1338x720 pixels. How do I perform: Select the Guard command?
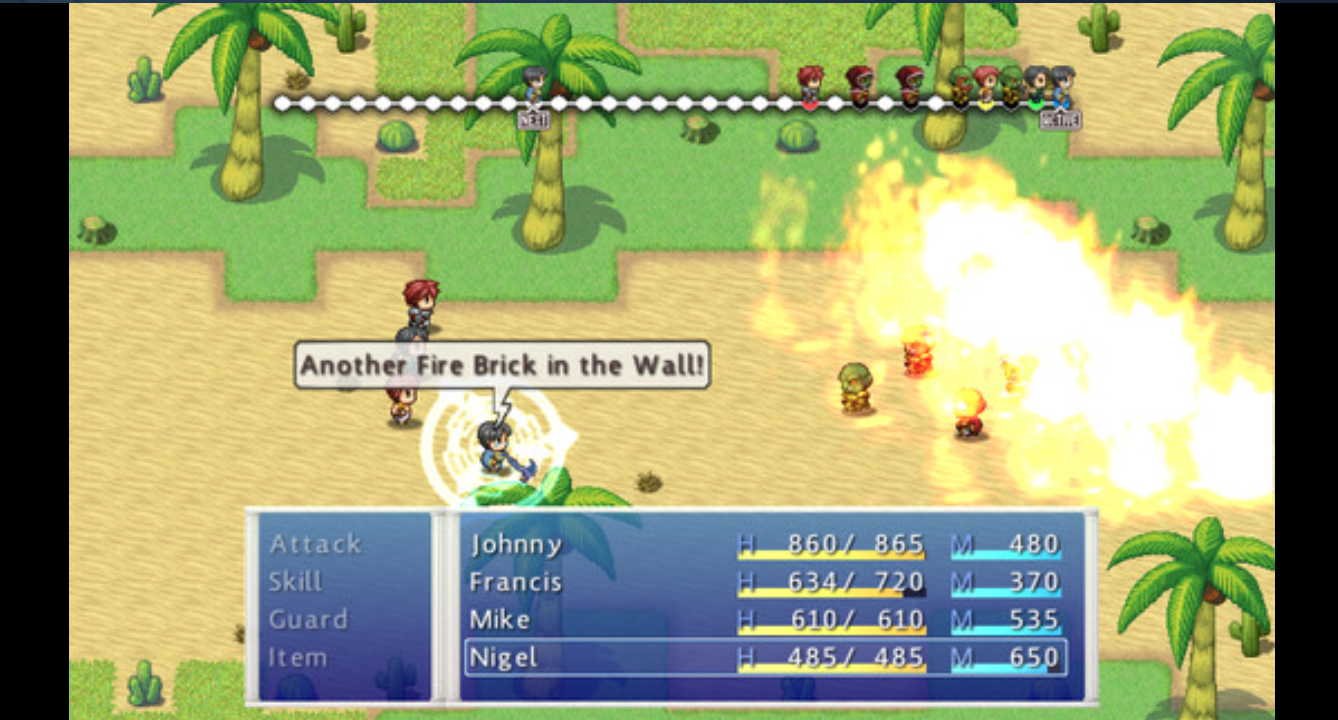308,620
